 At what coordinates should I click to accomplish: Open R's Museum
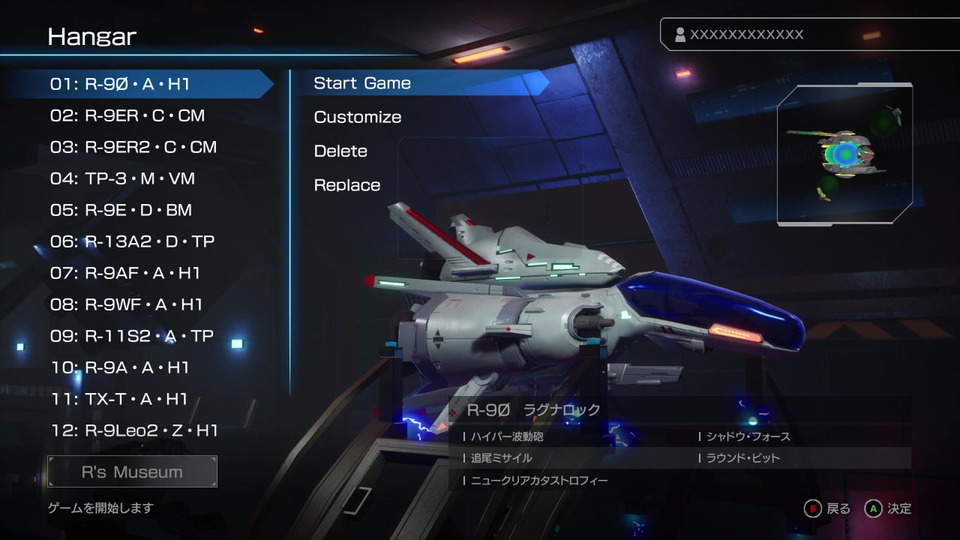[x=132, y=472]
